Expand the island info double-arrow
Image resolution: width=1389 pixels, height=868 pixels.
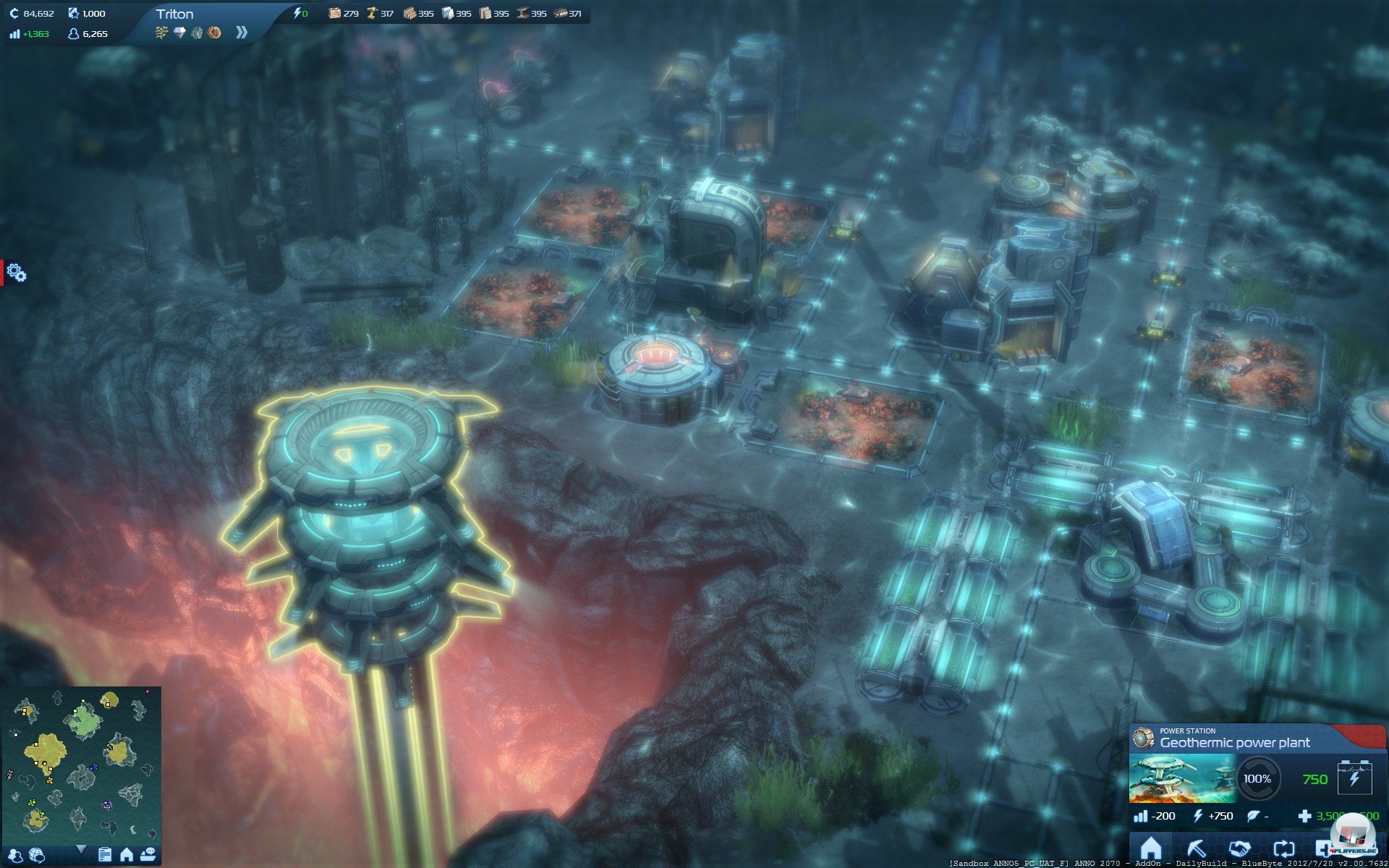[x=242, y=33]
